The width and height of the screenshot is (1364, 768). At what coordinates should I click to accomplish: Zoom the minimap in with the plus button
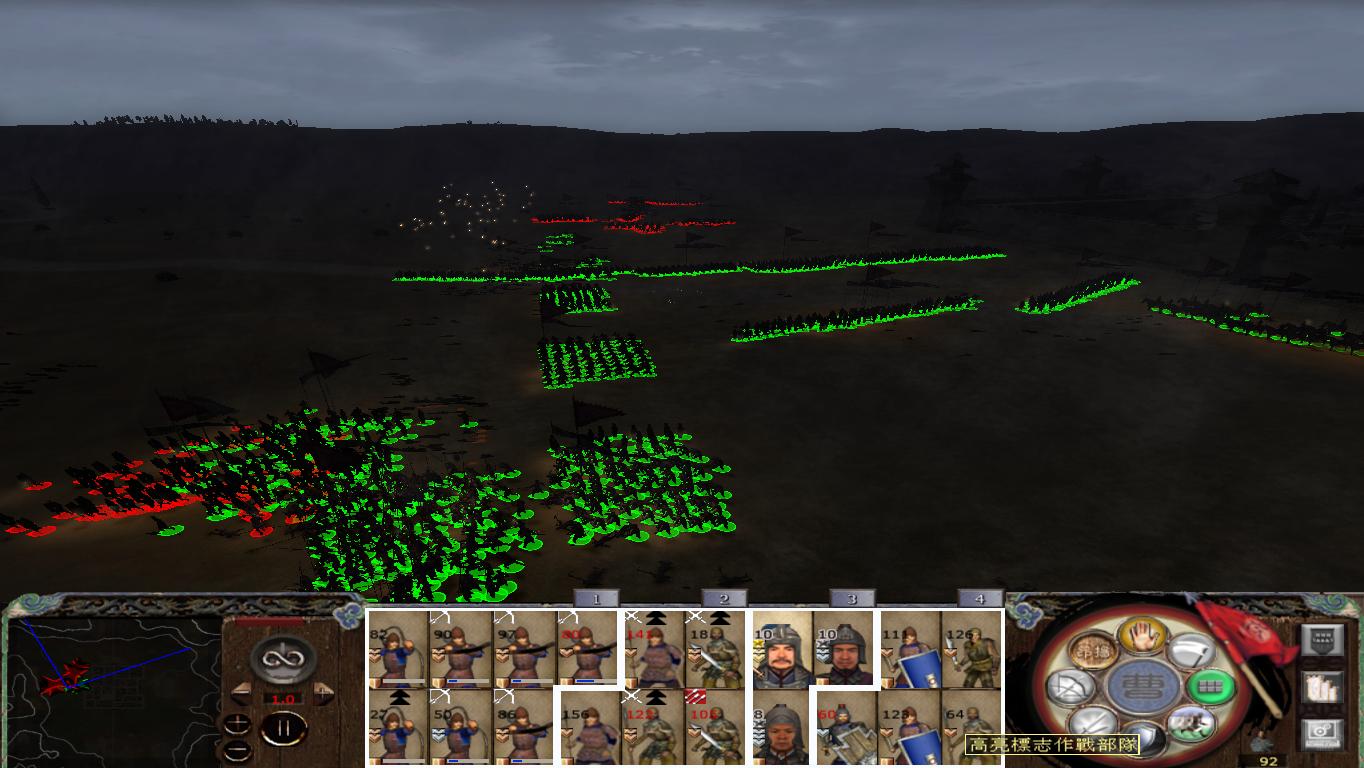237,724
